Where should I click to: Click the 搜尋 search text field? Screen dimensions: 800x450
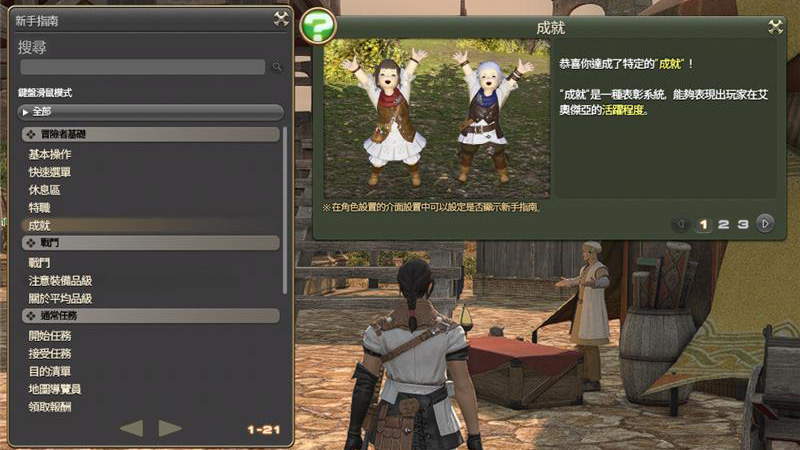tap(143, 67)
